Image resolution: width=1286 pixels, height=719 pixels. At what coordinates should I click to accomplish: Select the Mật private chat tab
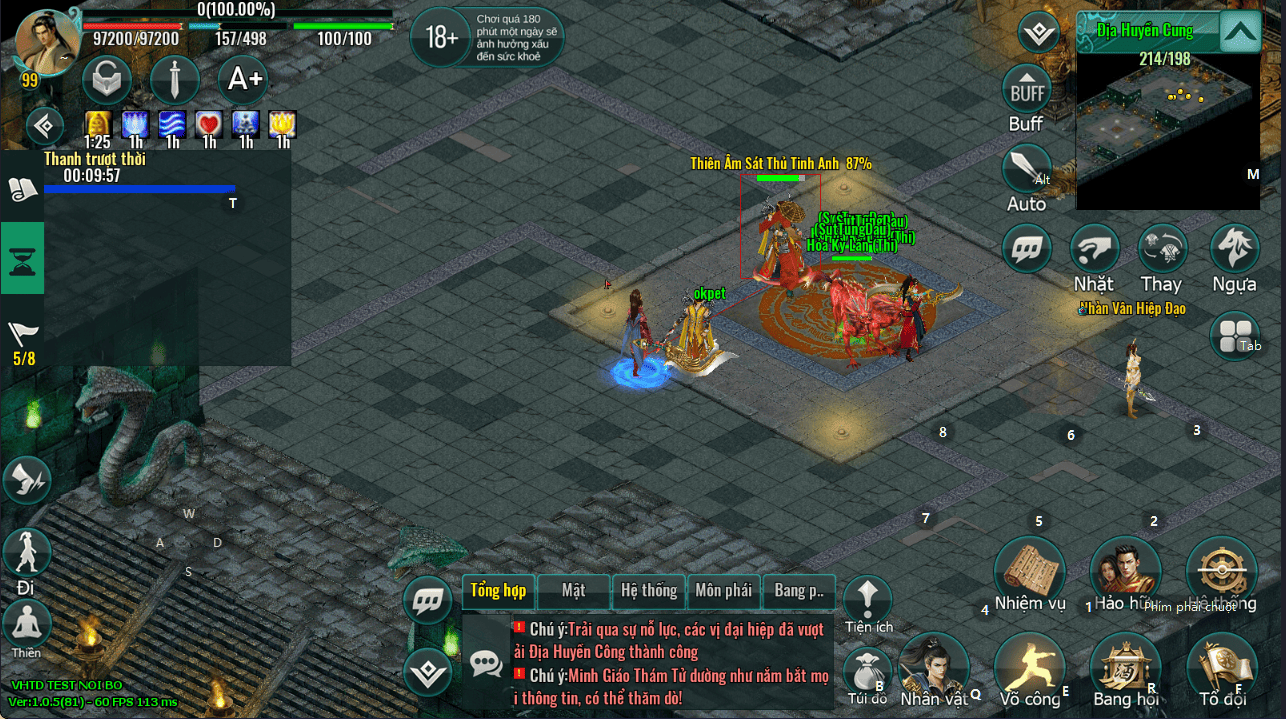click(574, 590)
